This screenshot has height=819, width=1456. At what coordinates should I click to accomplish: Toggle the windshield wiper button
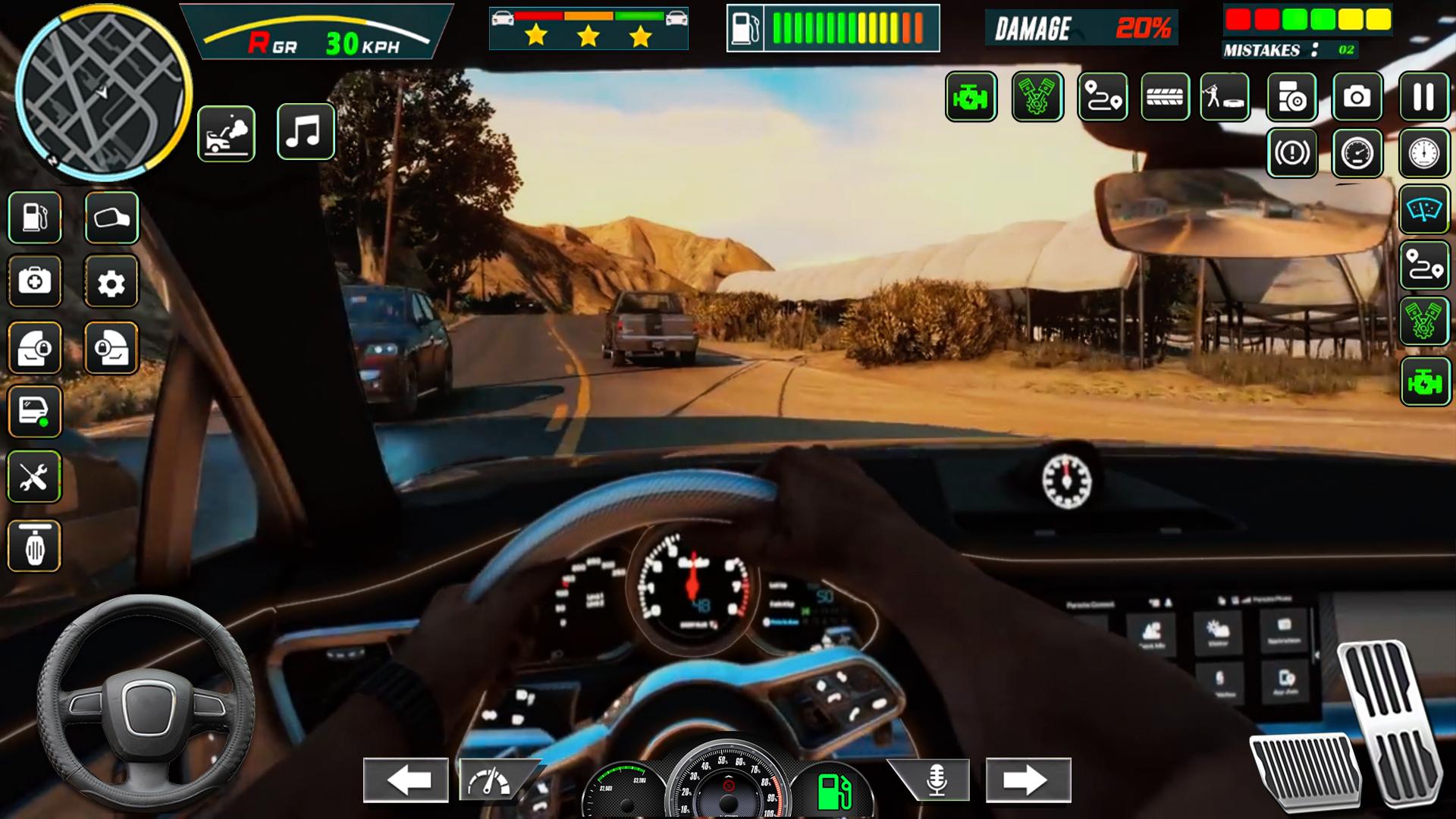[x=1423, y=209]
